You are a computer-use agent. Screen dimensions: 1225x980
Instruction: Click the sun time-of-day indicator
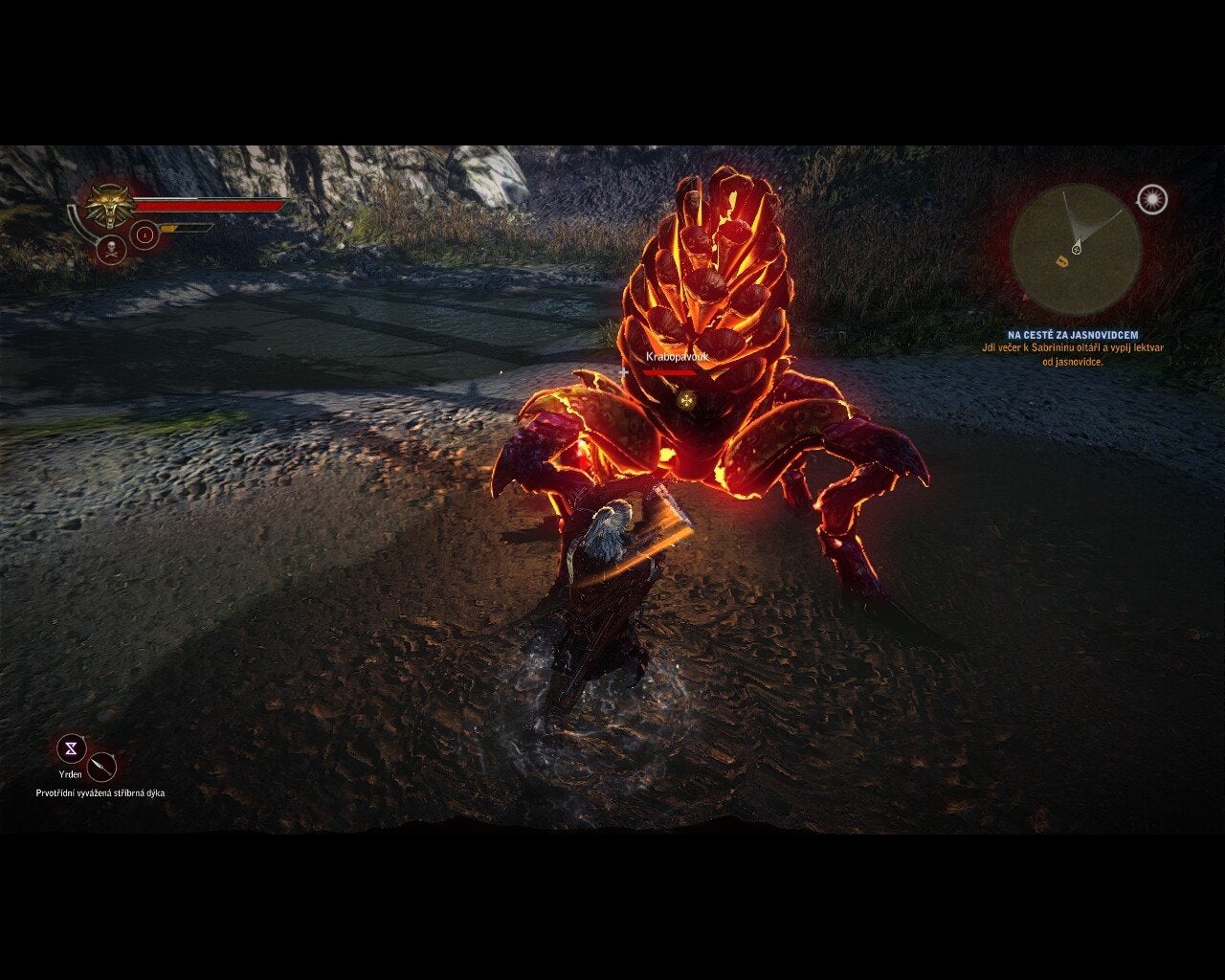point(1153,199)
